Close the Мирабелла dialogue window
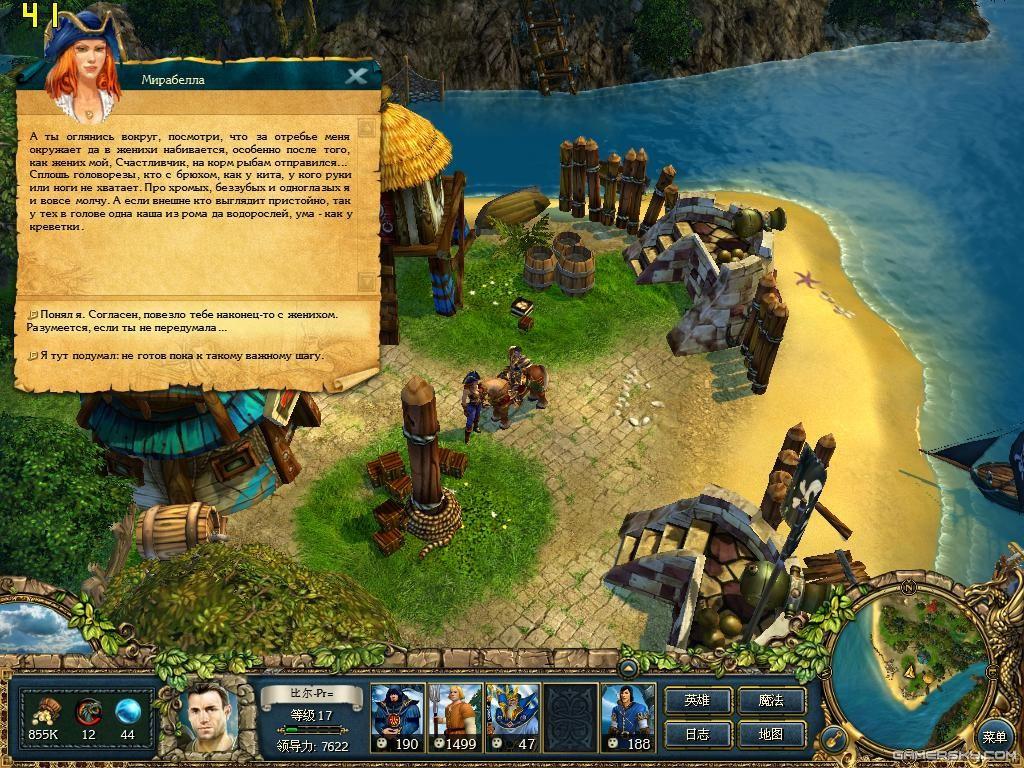 click(356, 76)
